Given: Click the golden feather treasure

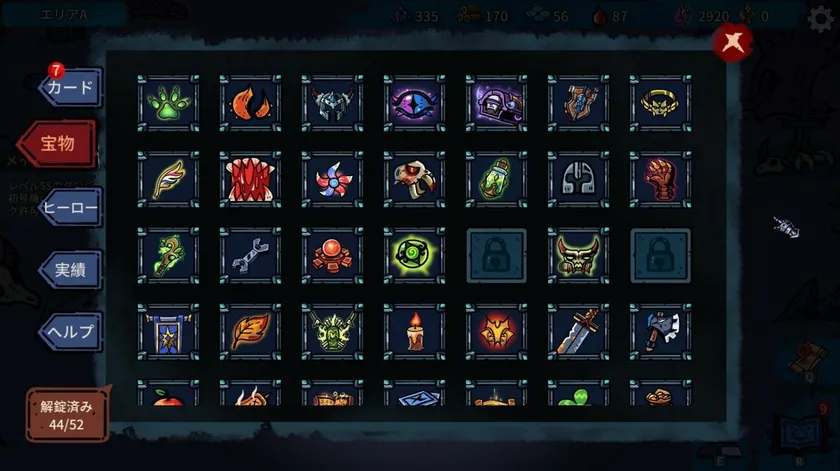Looking at the screenshot, I should coord(168,180).
